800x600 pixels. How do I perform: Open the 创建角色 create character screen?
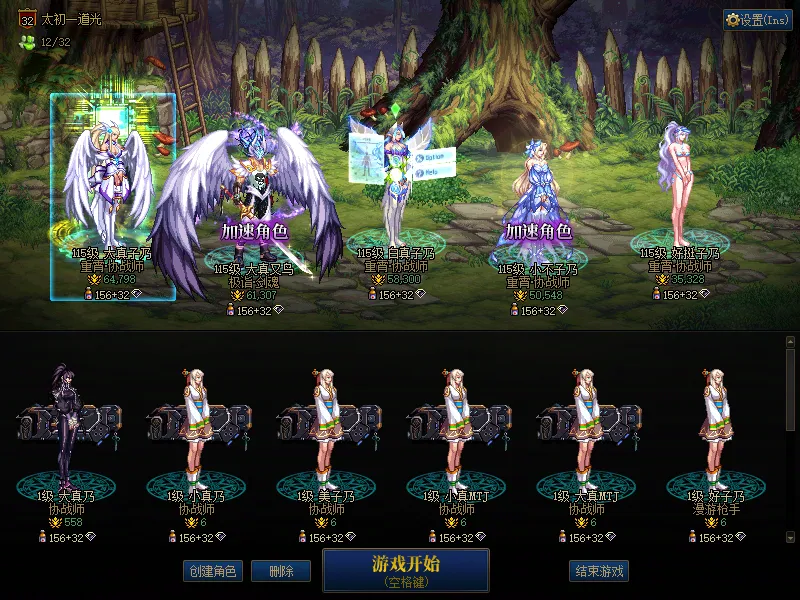212,571
